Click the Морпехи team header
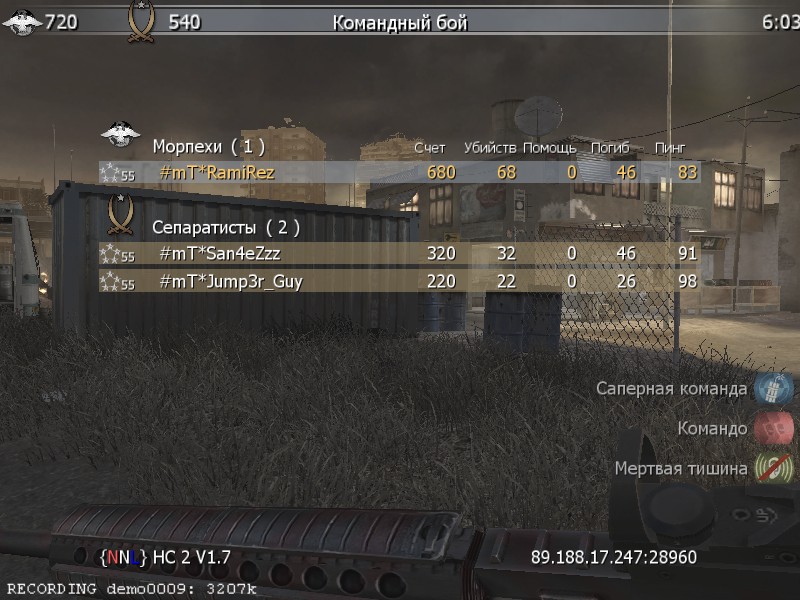Viewport: 800px width, 600px height. [x=208, y=147]
